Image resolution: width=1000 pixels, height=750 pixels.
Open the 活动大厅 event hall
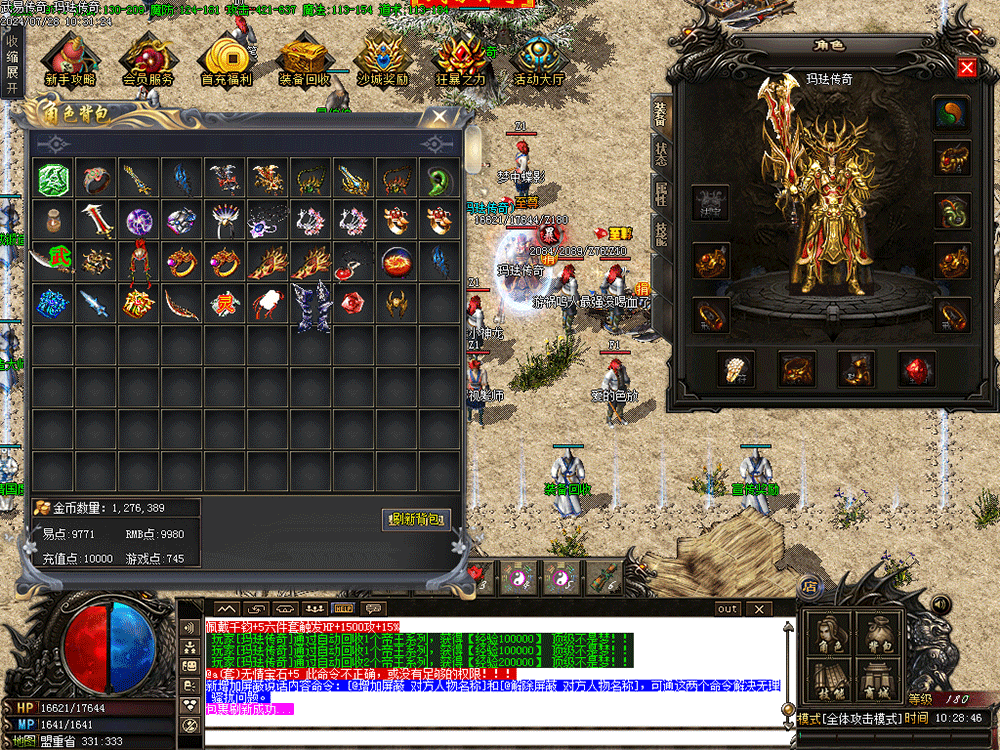pyautogui.click(x=540, y=60)
